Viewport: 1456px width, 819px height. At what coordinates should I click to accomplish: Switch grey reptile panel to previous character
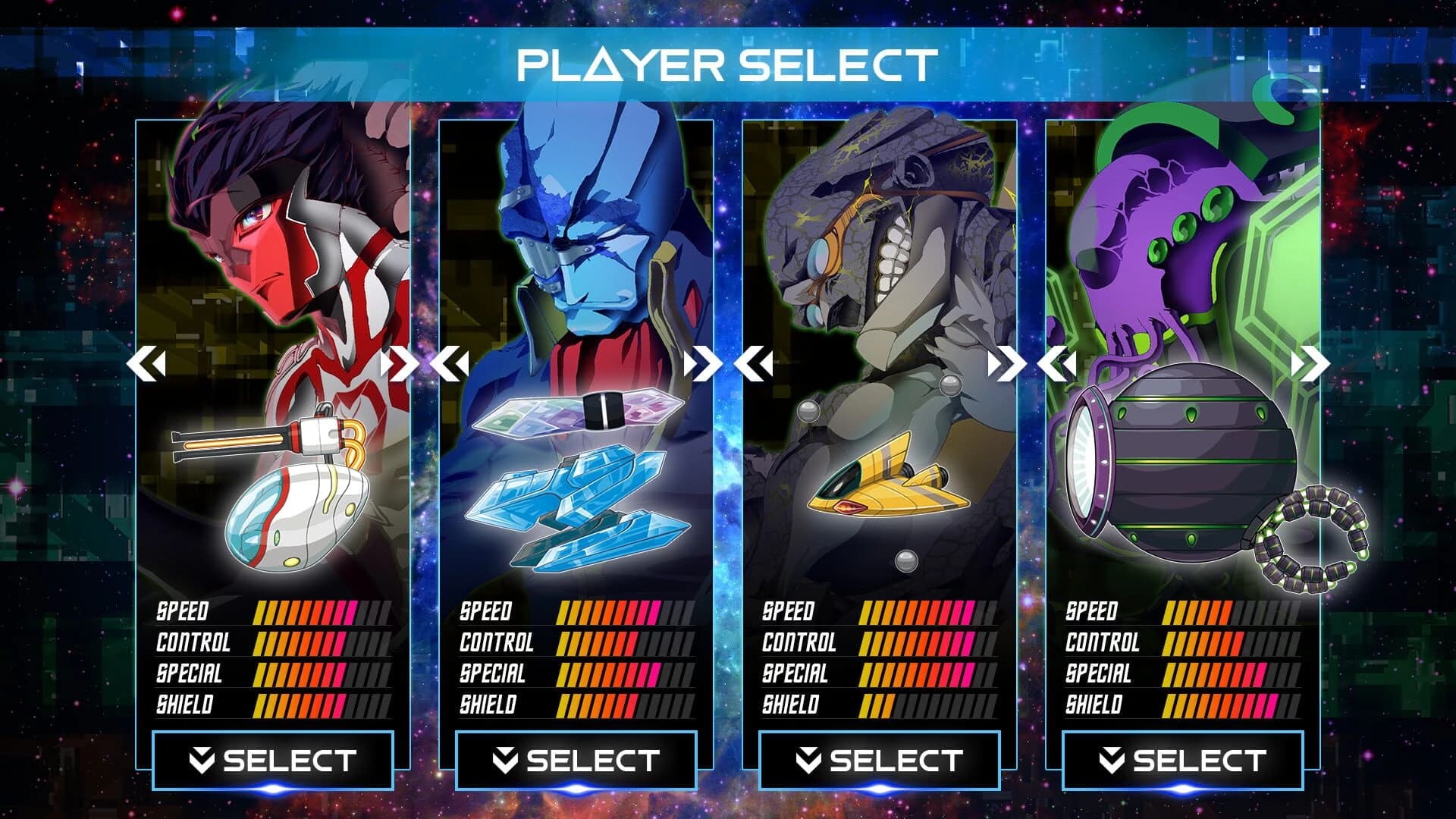[x=753, y=364]
